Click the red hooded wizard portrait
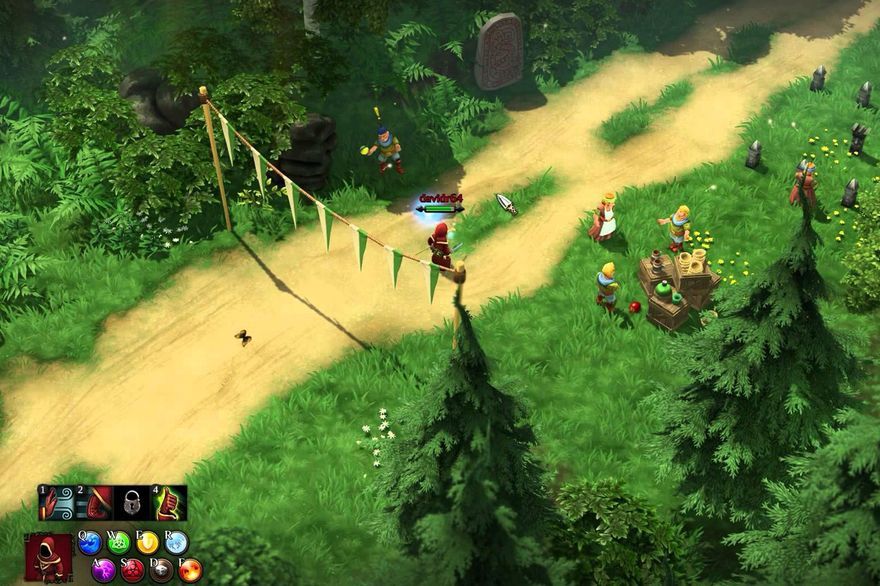Image resolution: width=880 pixels, height=586 pixels. click(x=48, y=557)
